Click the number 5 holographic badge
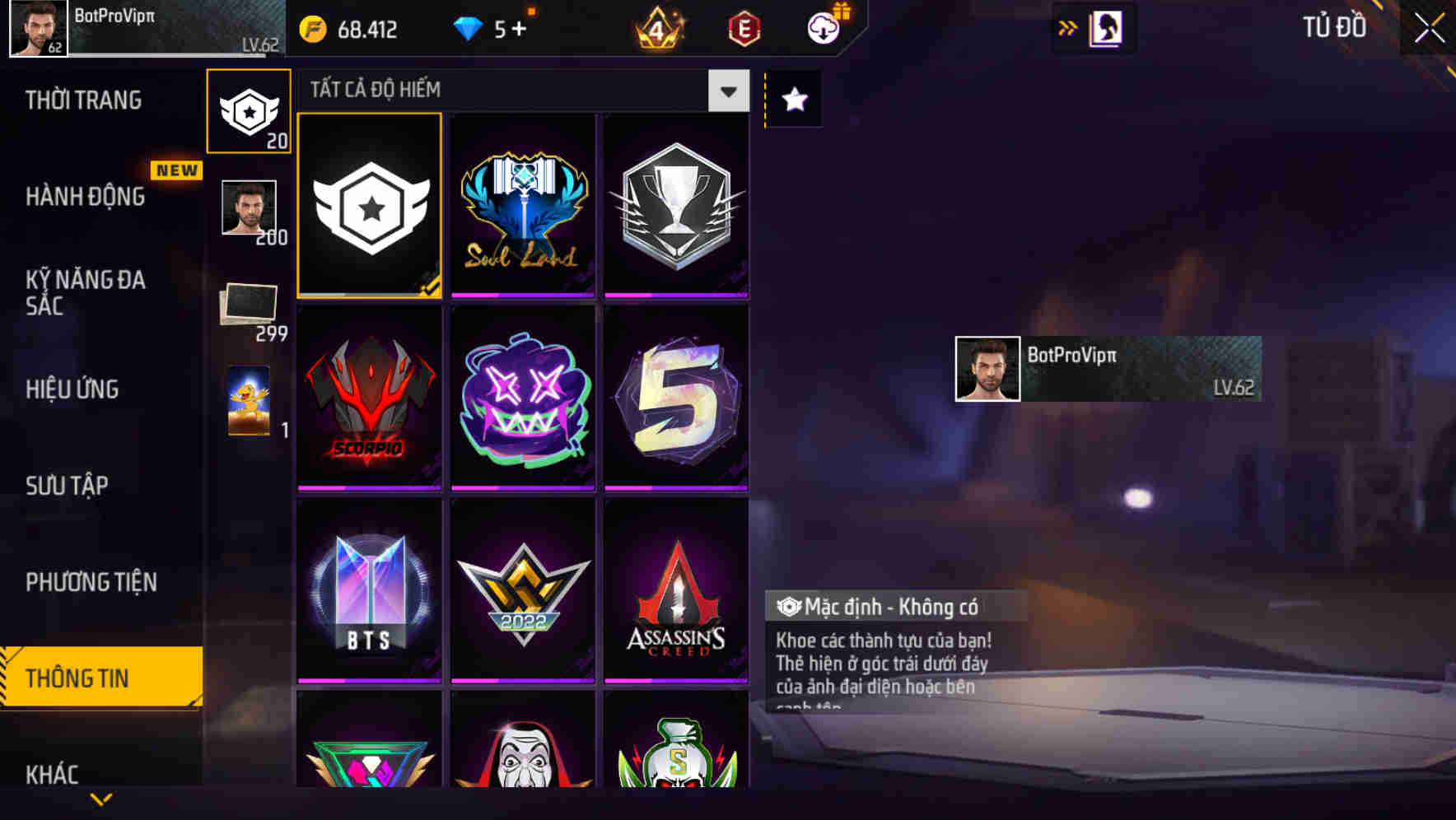The height and width of the screenshot is (820, 1456). tap(677, 399)
